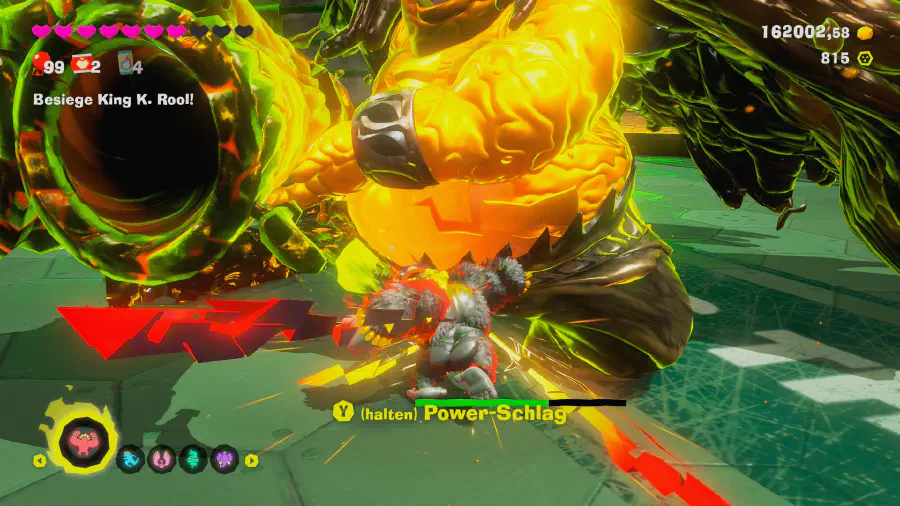
Task: Select the red balloon item icon
Action: click(40, 65)
